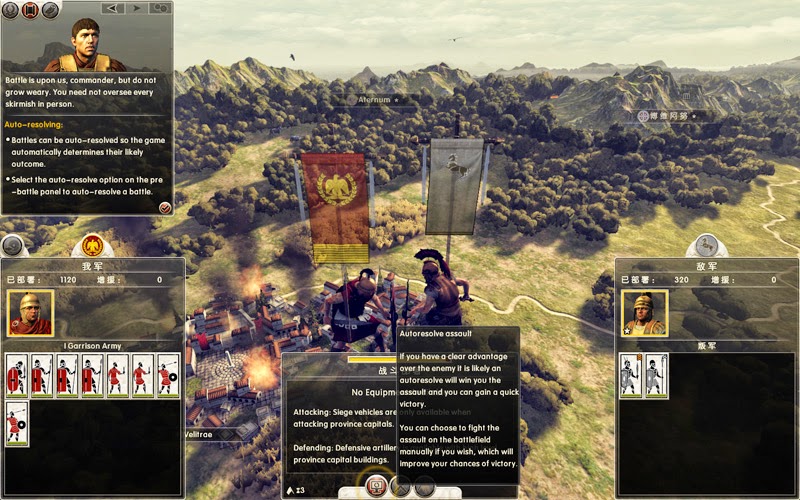This screenshot has width=800, height=500.
Task: Select the first shielded infantry card in the Garrison Army
Action: coord(17,376)
